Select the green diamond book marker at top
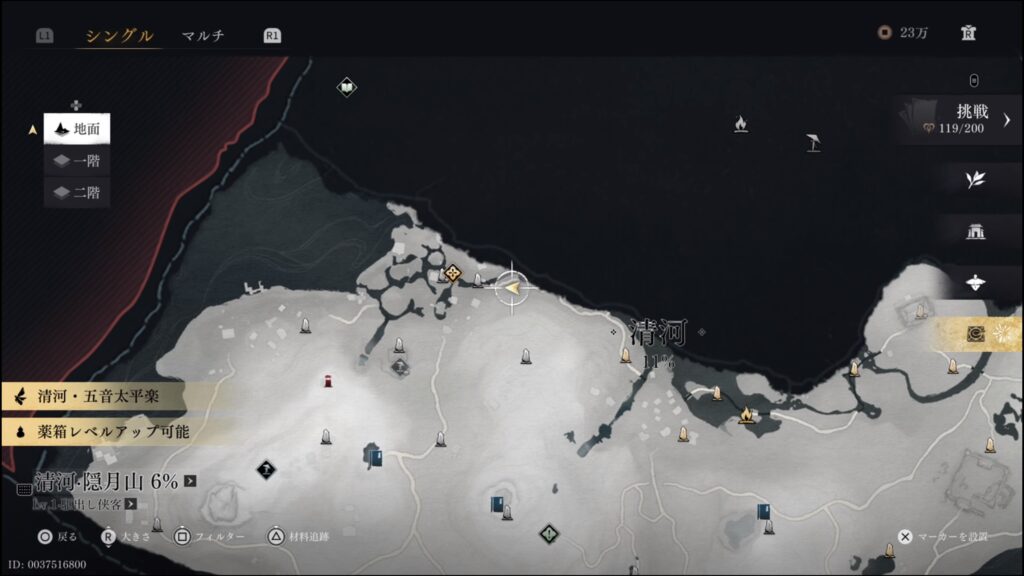1024x576 pixels. click(346, 88)
